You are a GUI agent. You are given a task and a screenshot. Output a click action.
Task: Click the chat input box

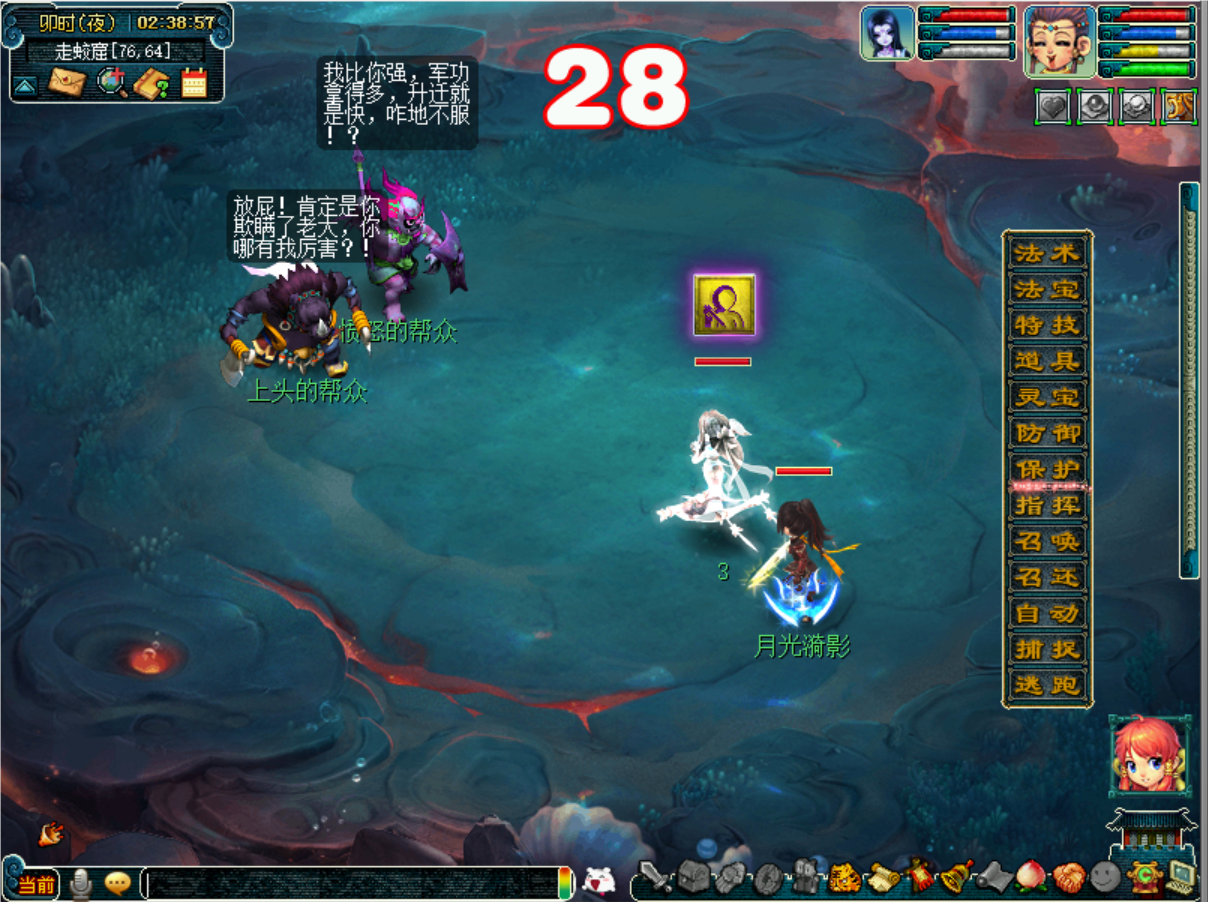point(352,883)
